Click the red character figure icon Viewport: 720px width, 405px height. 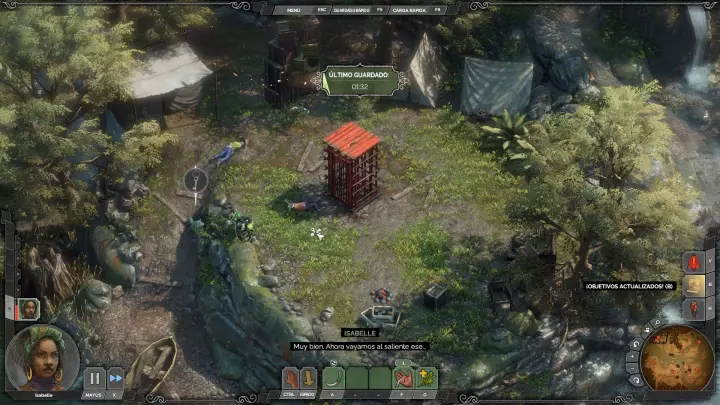point(695,310)
